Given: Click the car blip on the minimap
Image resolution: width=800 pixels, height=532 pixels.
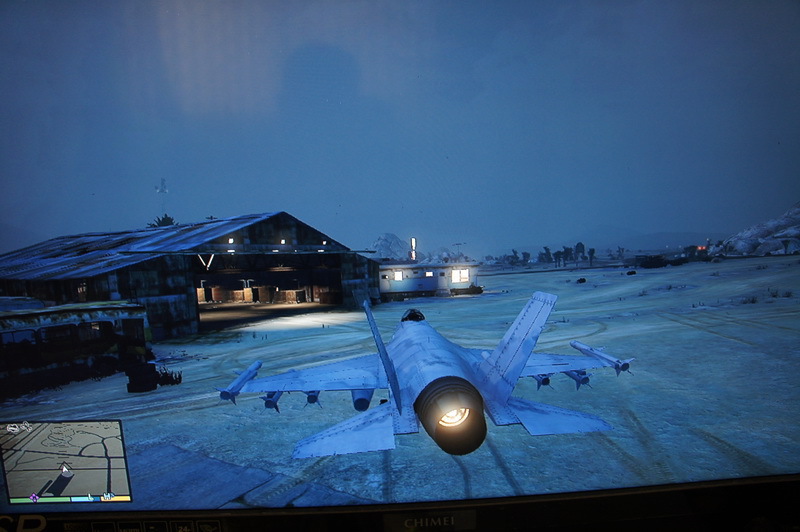Looking at the screenshot, I should pyautogui.click(x=13, y=429).
